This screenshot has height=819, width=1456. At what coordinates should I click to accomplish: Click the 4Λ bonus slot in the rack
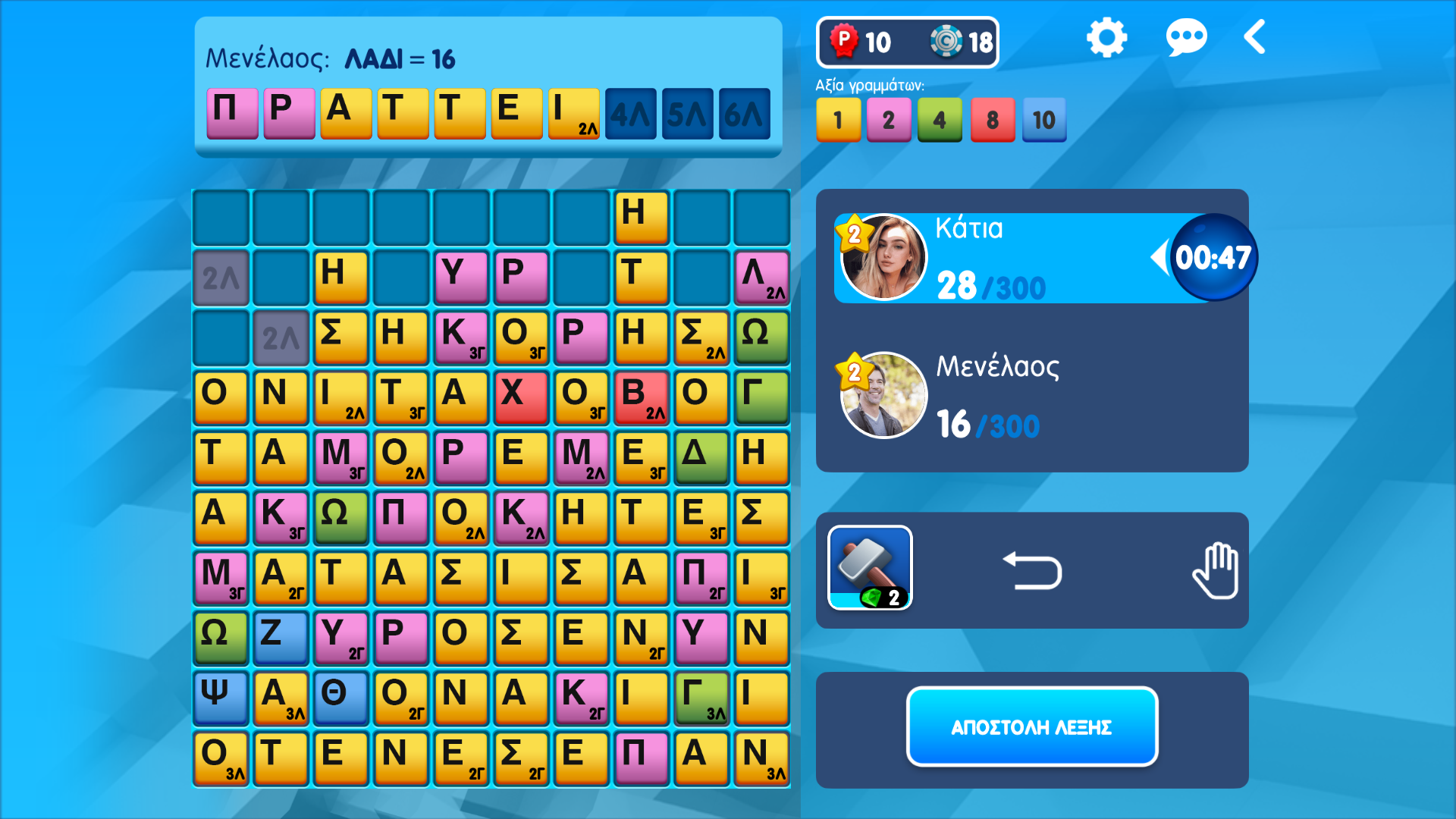[631, 114]
